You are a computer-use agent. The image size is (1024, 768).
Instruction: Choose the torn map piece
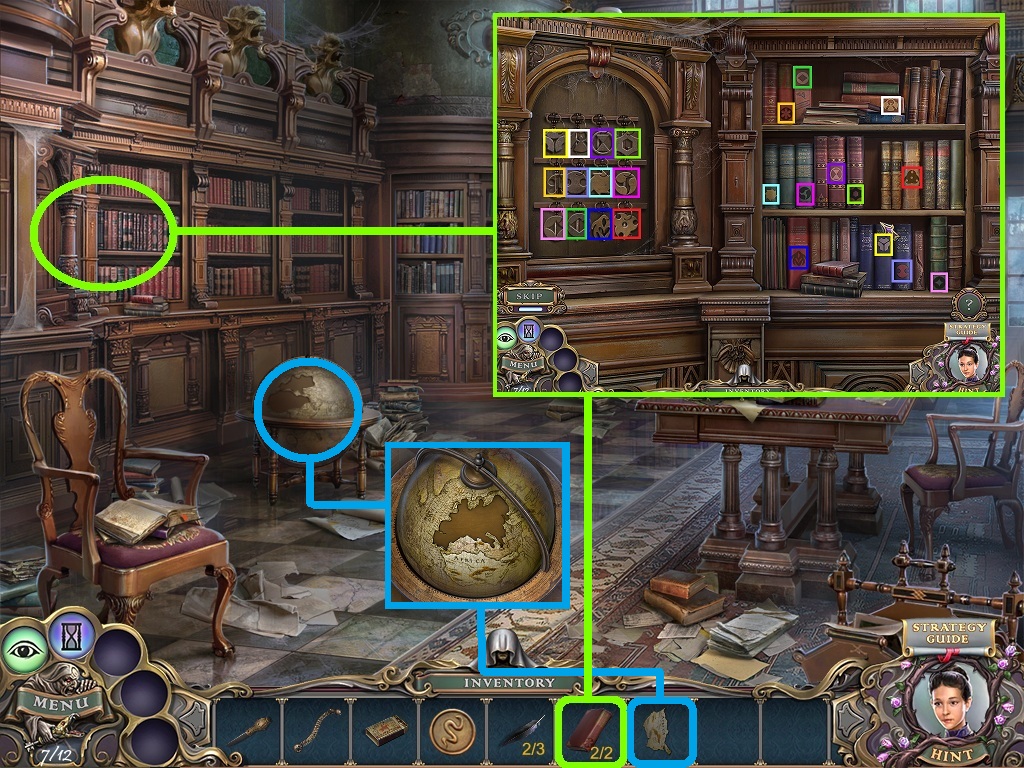coord(661,730)
